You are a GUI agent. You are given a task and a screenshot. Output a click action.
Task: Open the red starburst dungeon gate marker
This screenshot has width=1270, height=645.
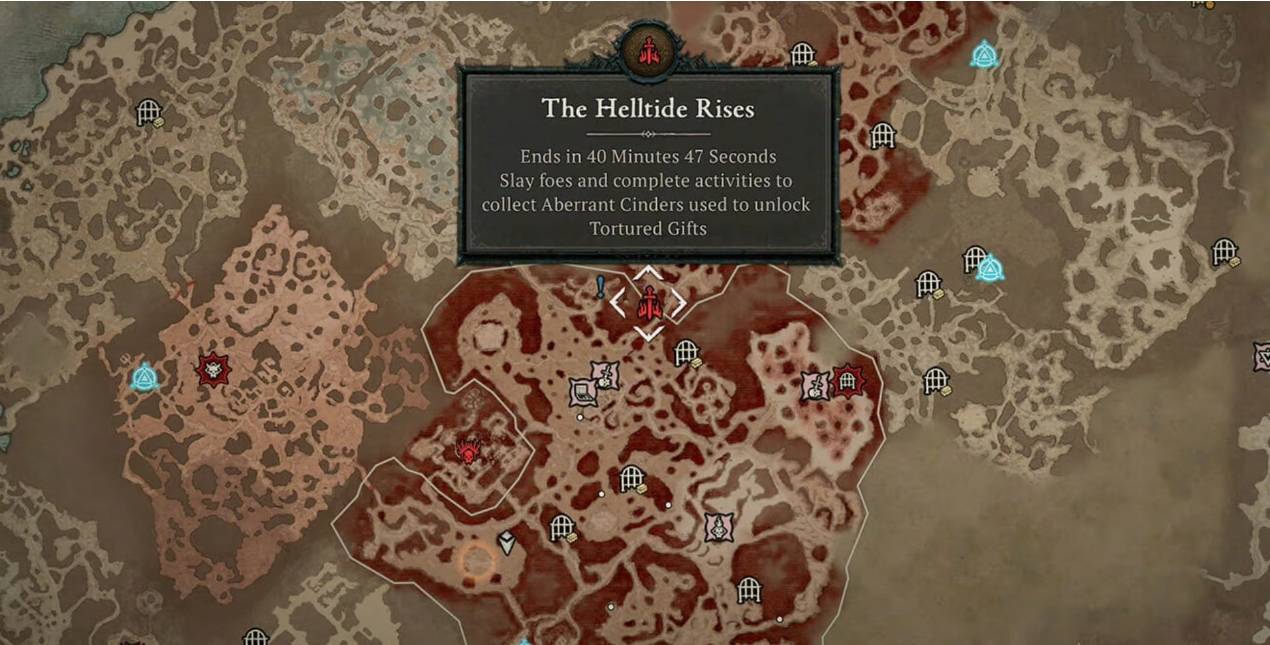point(848,381)
